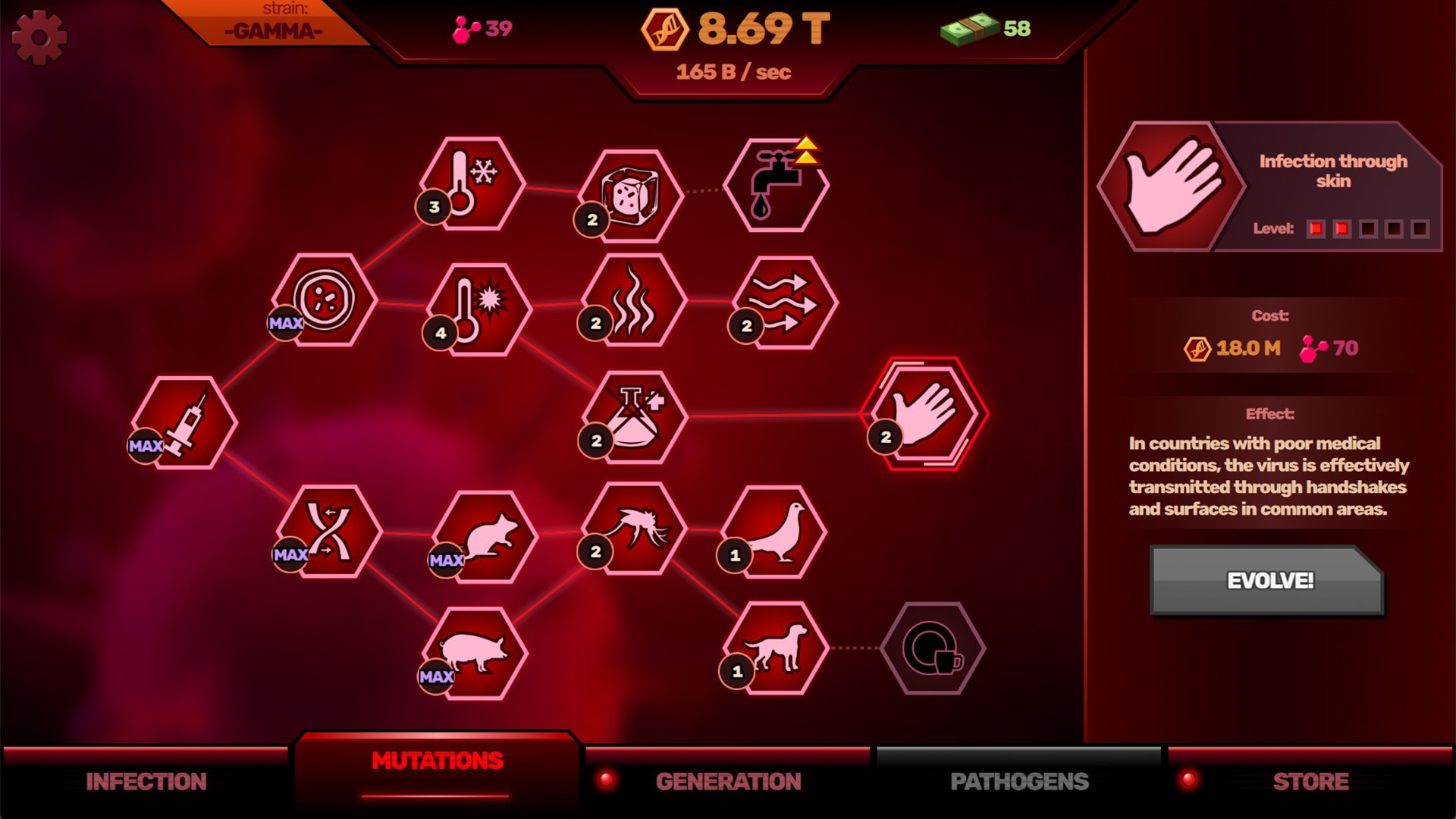1456x819 pixels.
Task: Open the GENERATION tab
Action: point(729,780)
